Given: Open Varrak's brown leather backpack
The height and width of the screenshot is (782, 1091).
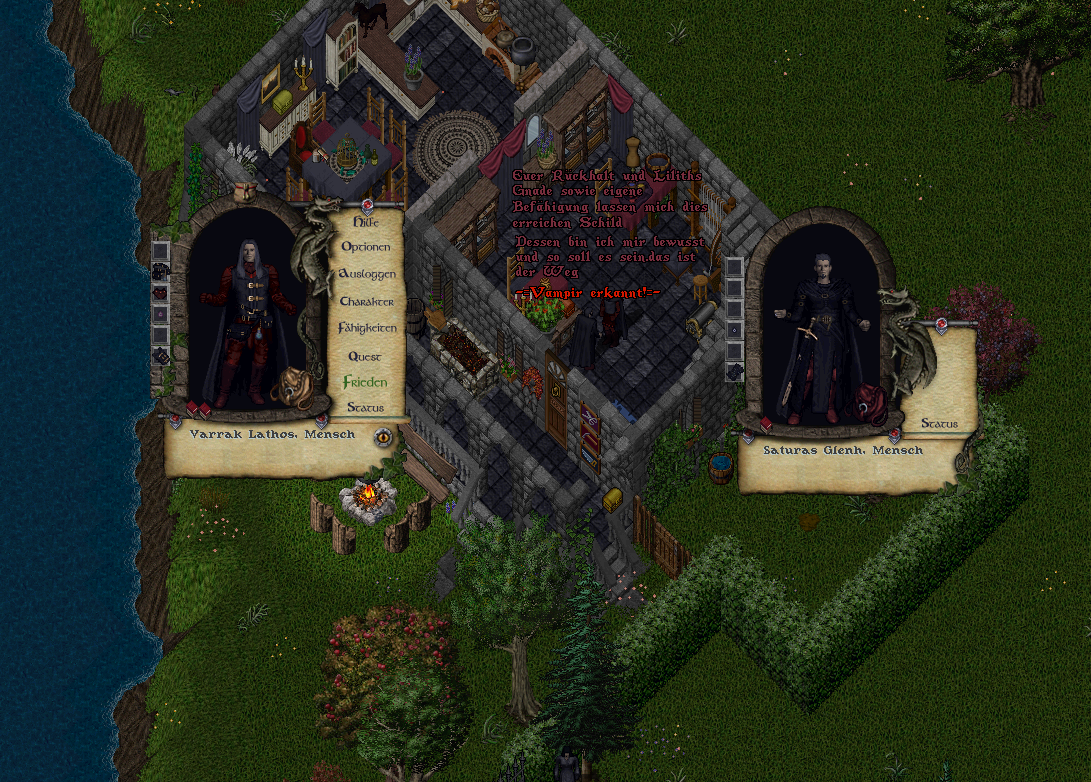Looking at the screenshot, I should (x=292, y=387).
